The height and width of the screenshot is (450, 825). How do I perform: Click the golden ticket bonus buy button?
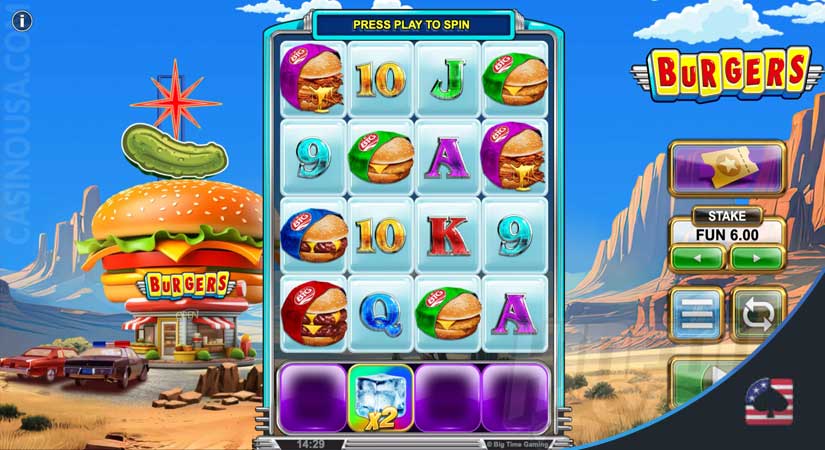click(726, 167)
